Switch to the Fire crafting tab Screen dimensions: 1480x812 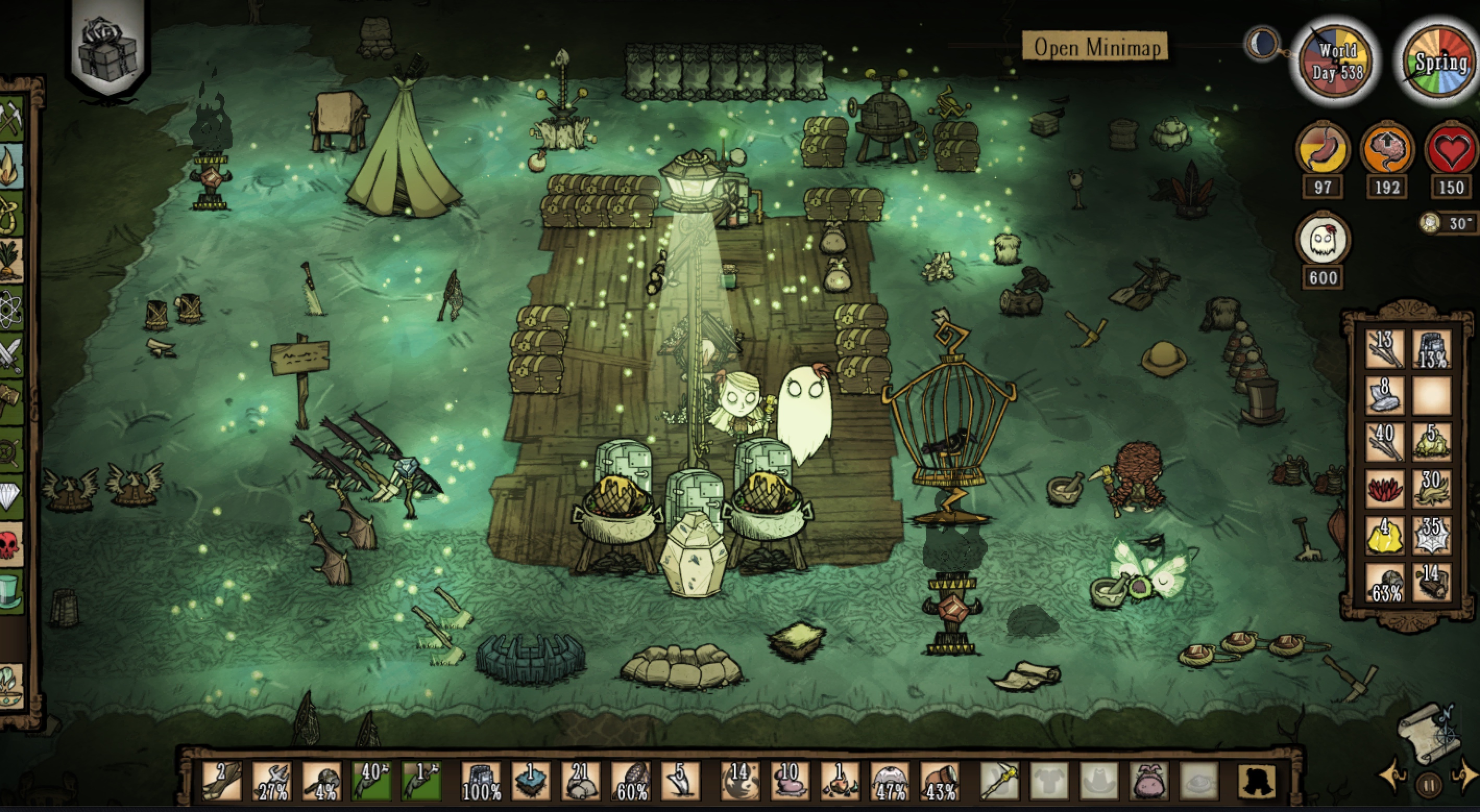[10, 167]
